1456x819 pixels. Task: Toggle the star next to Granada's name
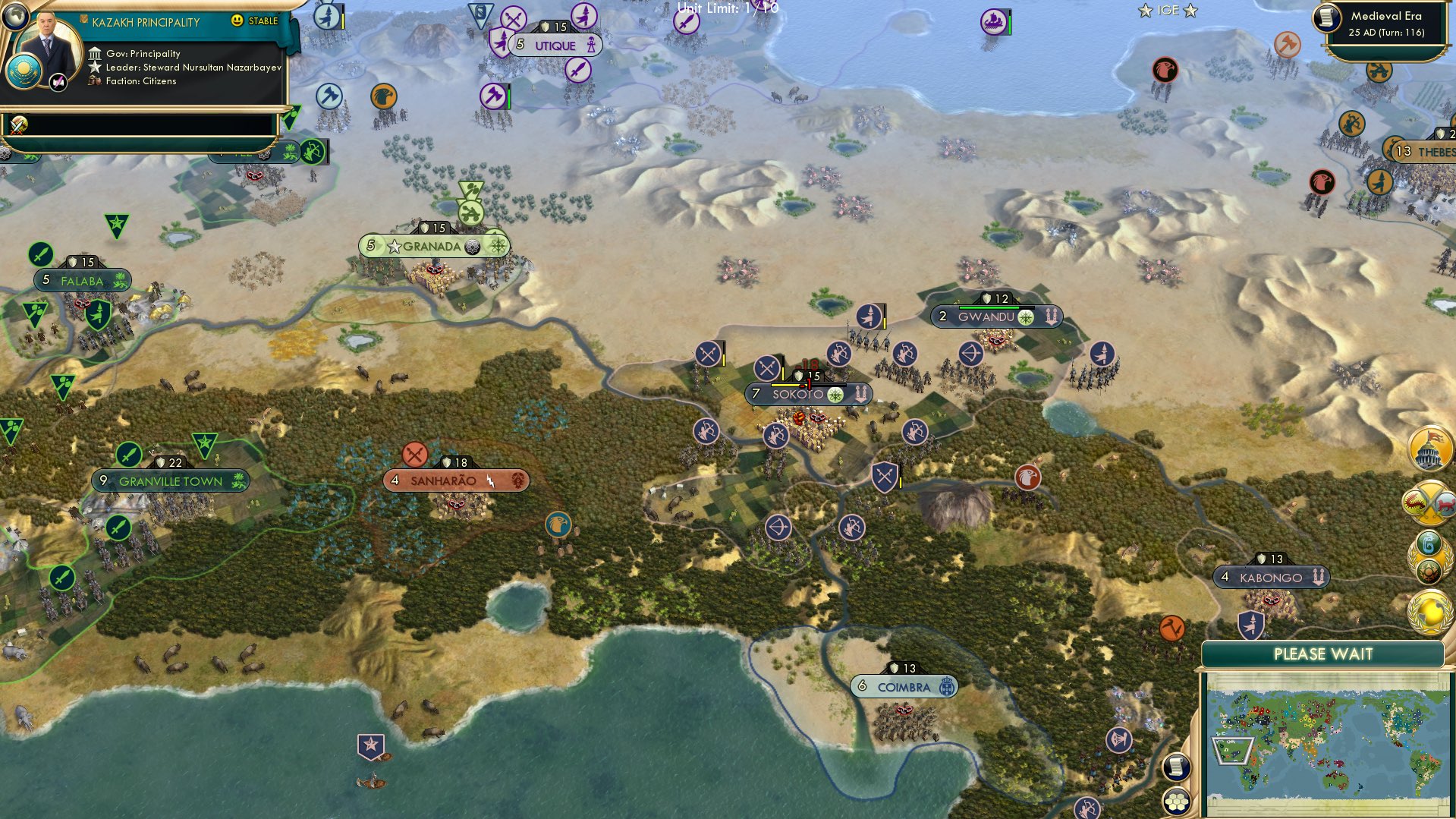[395, 245]
